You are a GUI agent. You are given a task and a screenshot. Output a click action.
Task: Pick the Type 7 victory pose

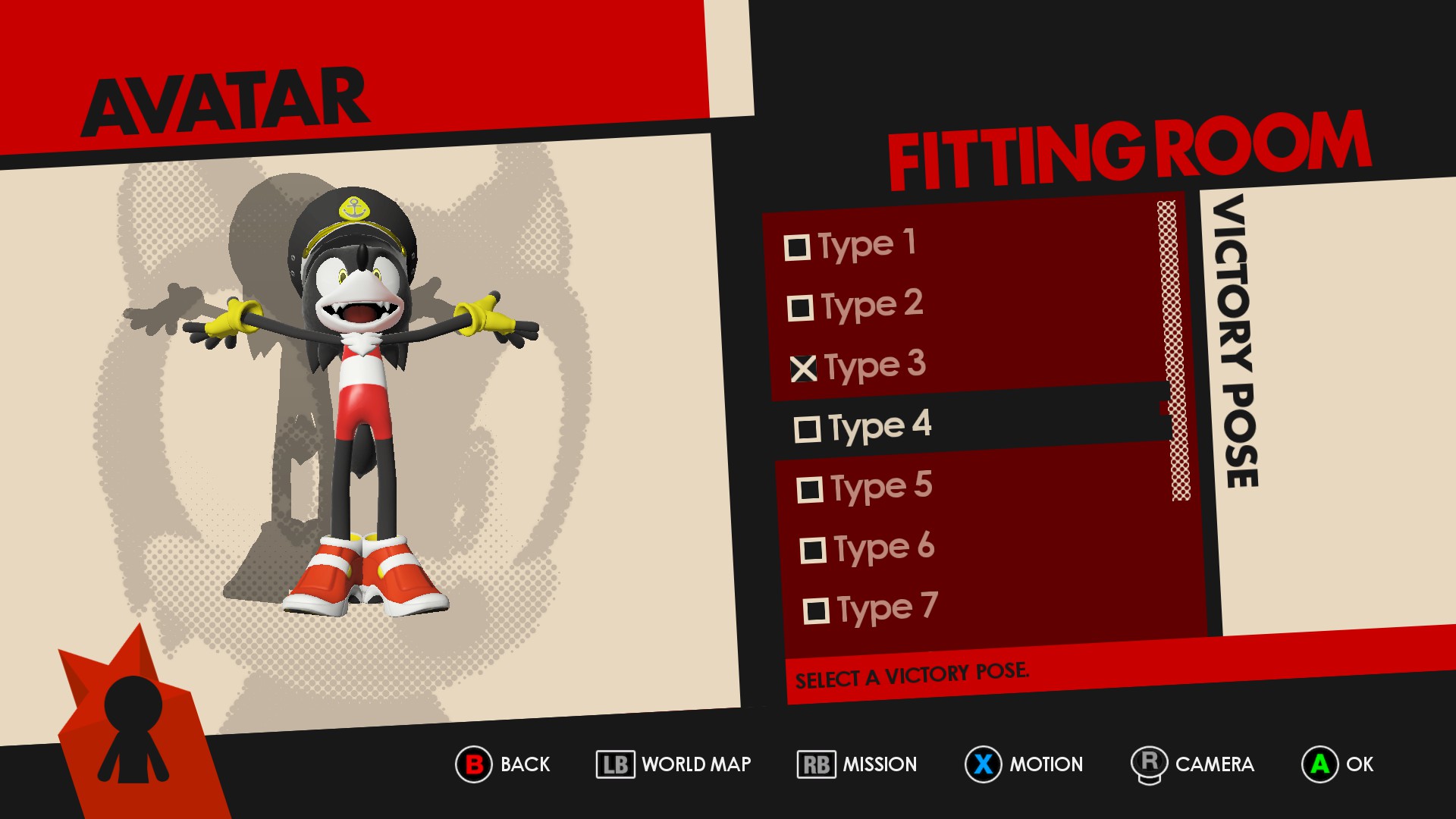[871, 609]
